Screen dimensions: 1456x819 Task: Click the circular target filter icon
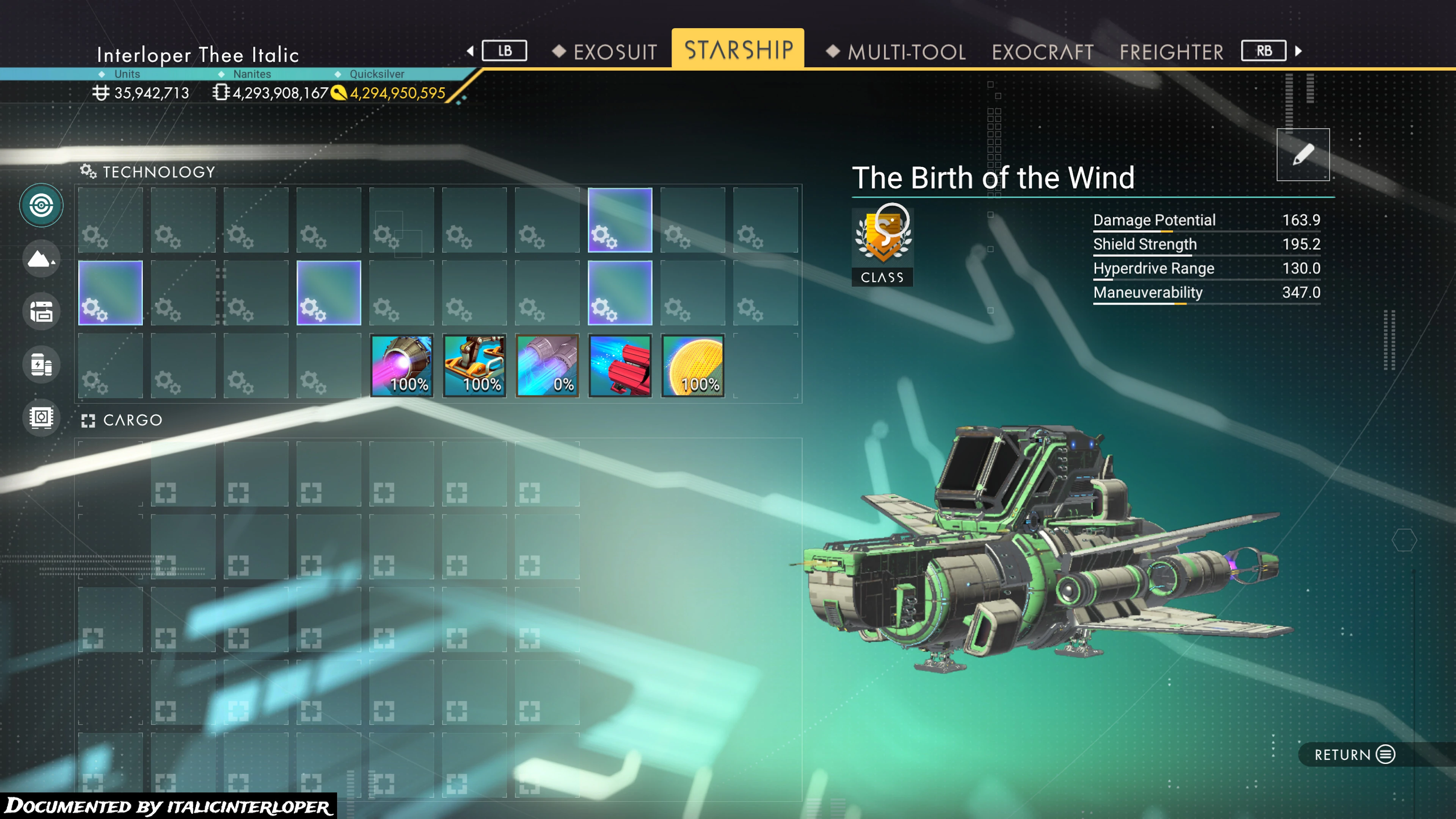tap(41, 205)
